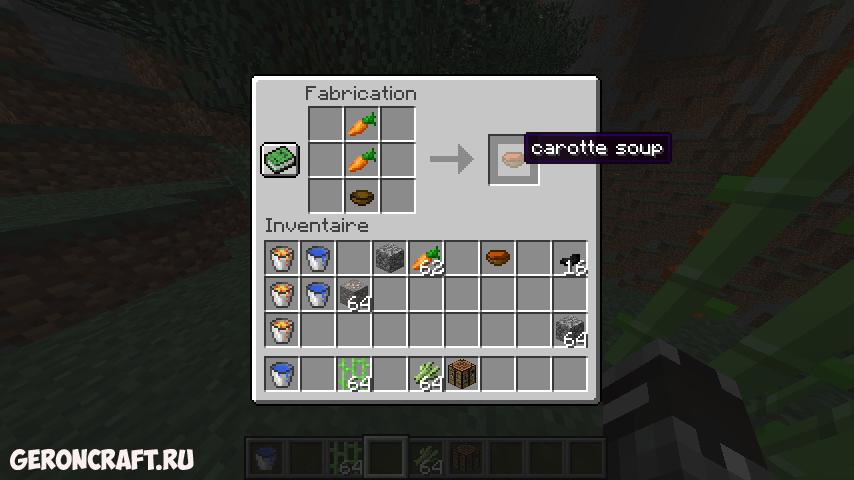Open the green recipe book
Image resolution: width=854 pixels, height=480 pixels.
[x=280, y=160]
